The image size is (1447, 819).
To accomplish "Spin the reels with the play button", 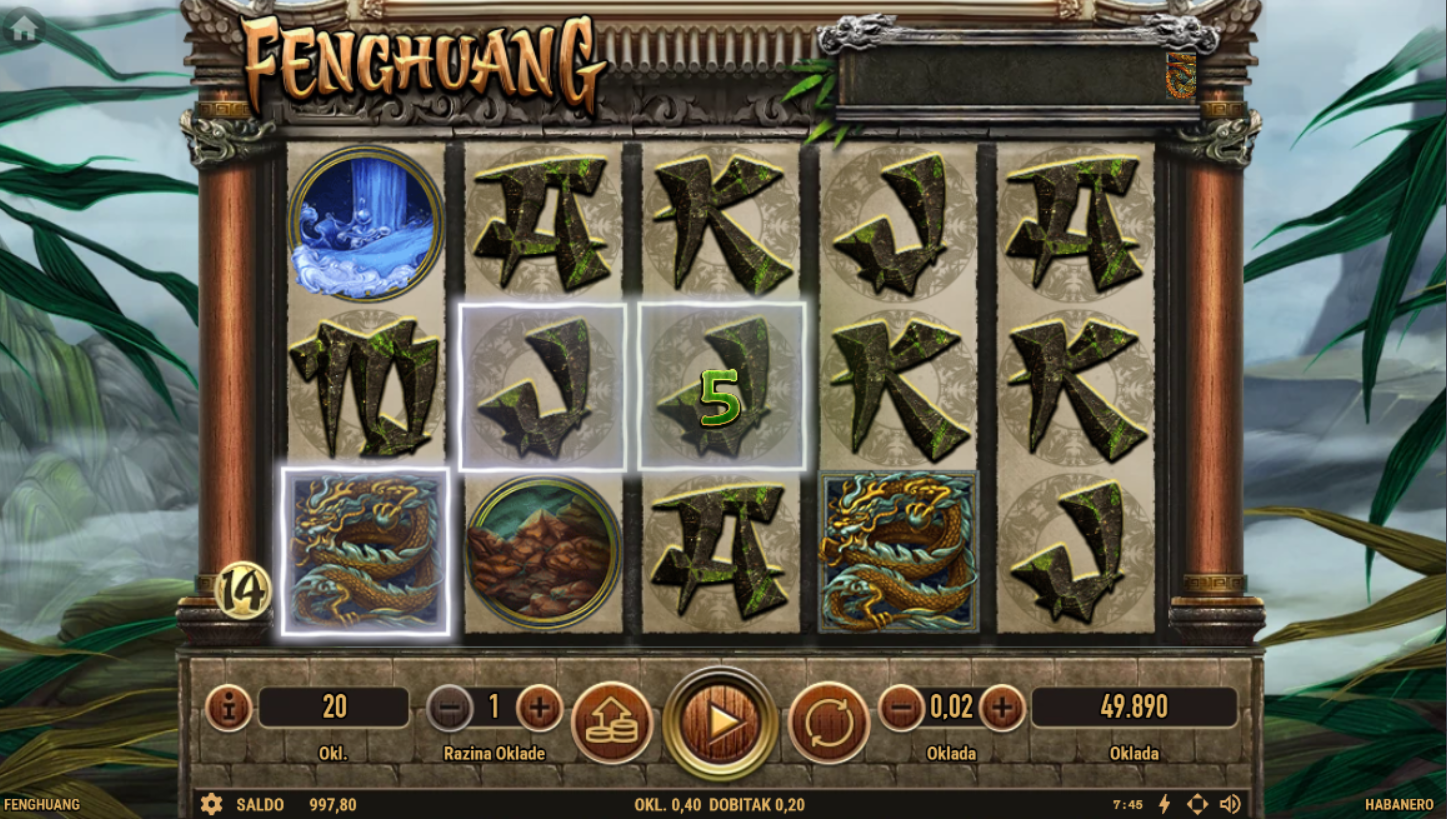I will coord(720,720).
